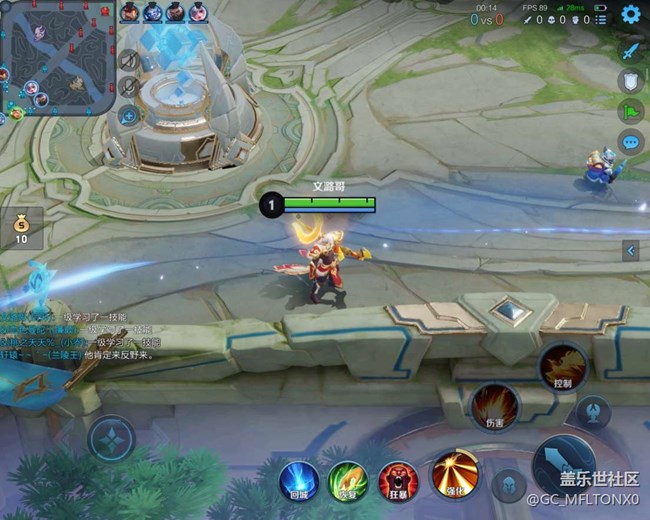Toggle the microphone mute button
Screen dimensions: 650x520
pos(128,87)
